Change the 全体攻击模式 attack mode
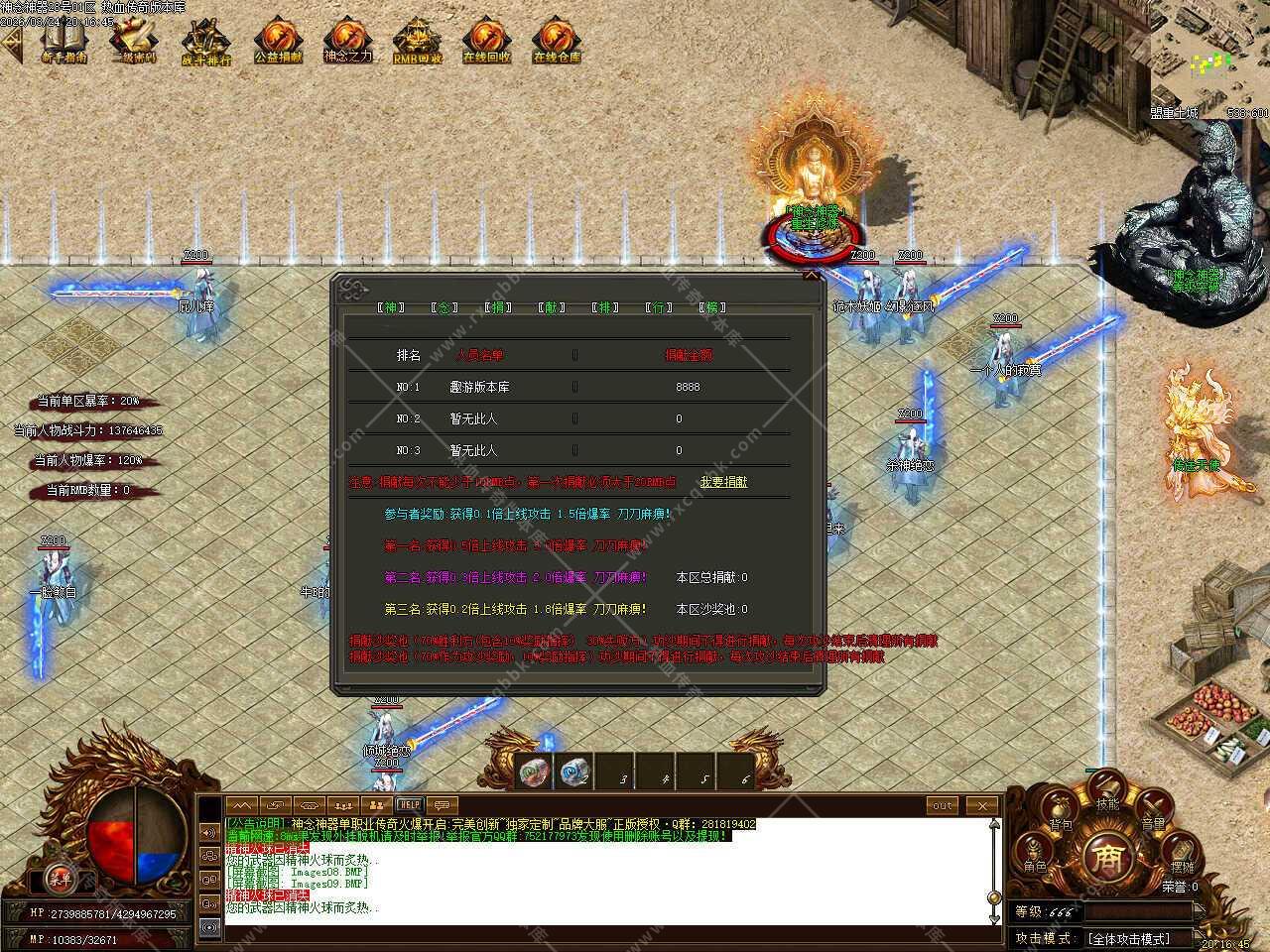Image resolution: width=1270 pixels, height=952 pixels. (1129, 938)
